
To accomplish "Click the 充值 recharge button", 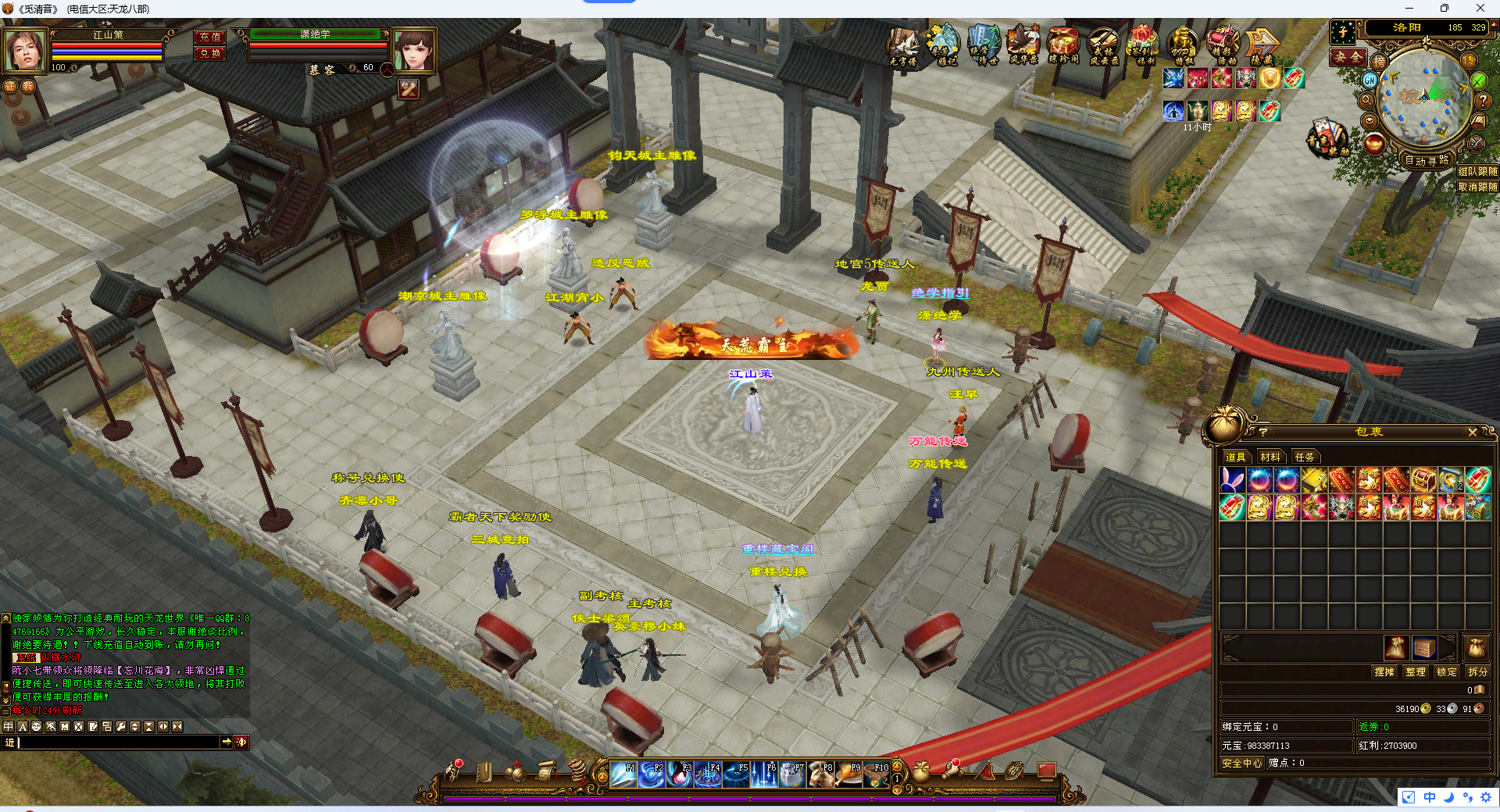I will point(209,37).
